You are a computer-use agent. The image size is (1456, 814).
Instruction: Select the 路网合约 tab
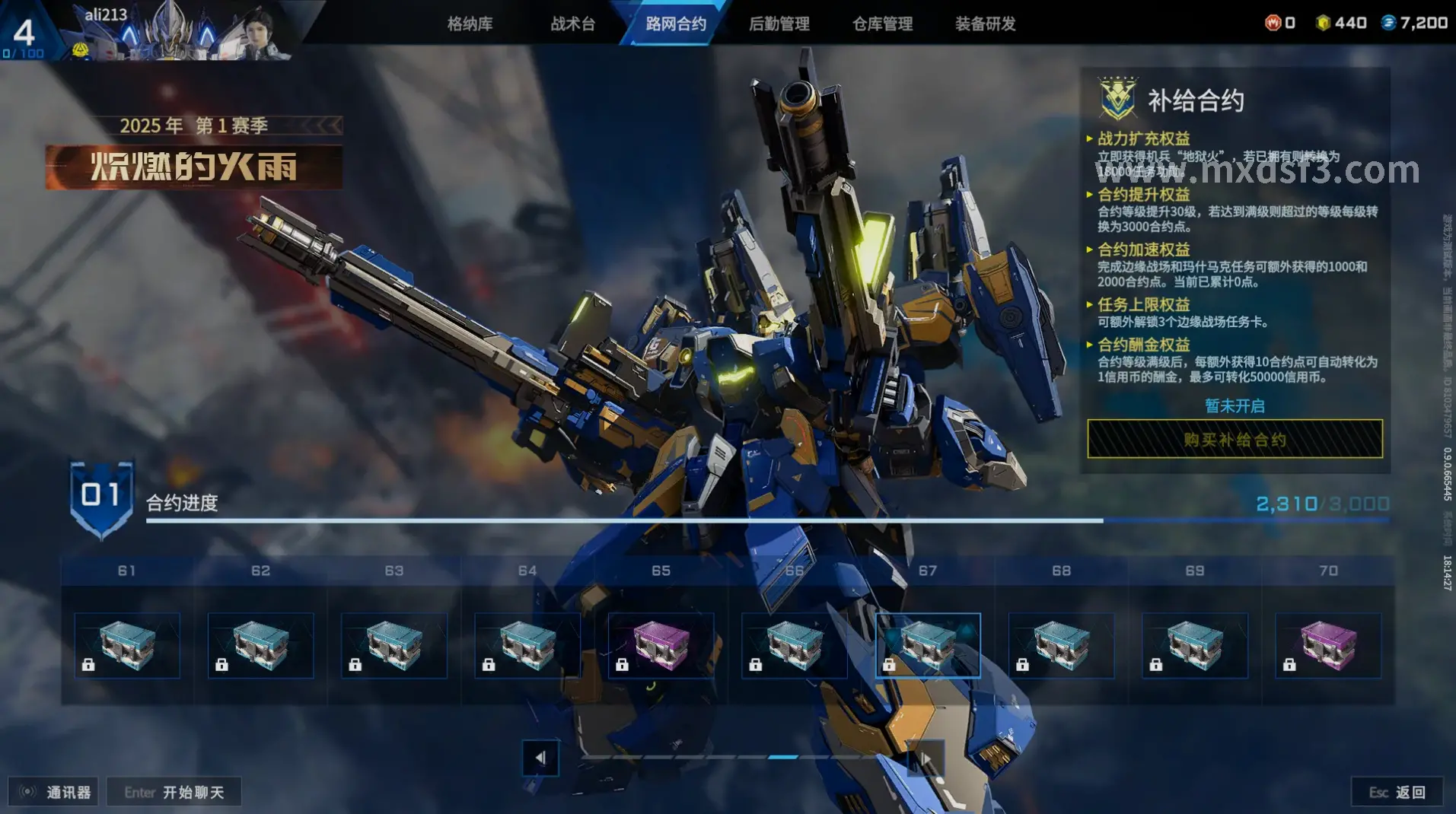[x=676, y=24]
